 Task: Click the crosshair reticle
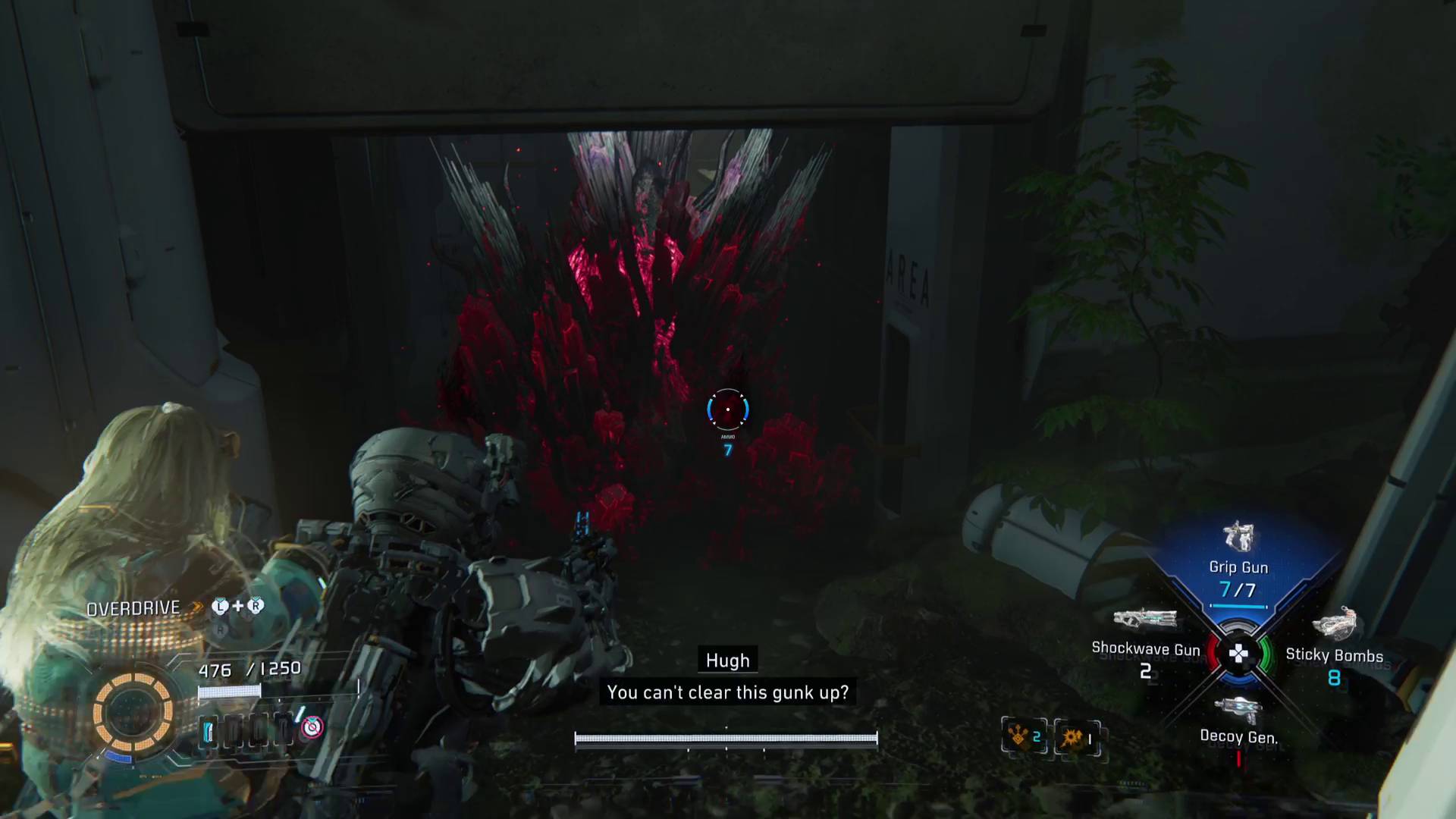click(x=726, y=409)
